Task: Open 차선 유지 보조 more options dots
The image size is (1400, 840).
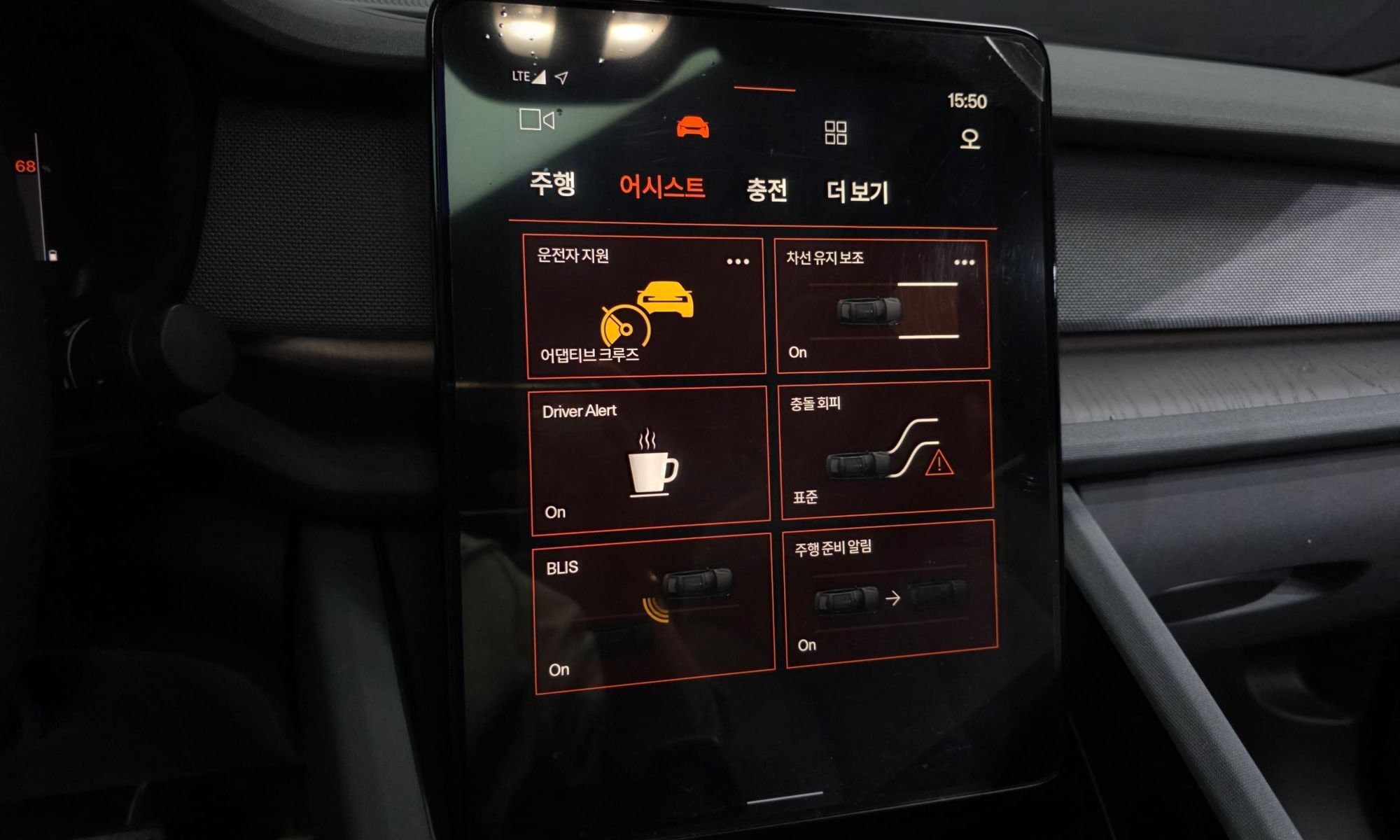Action: 965,262
